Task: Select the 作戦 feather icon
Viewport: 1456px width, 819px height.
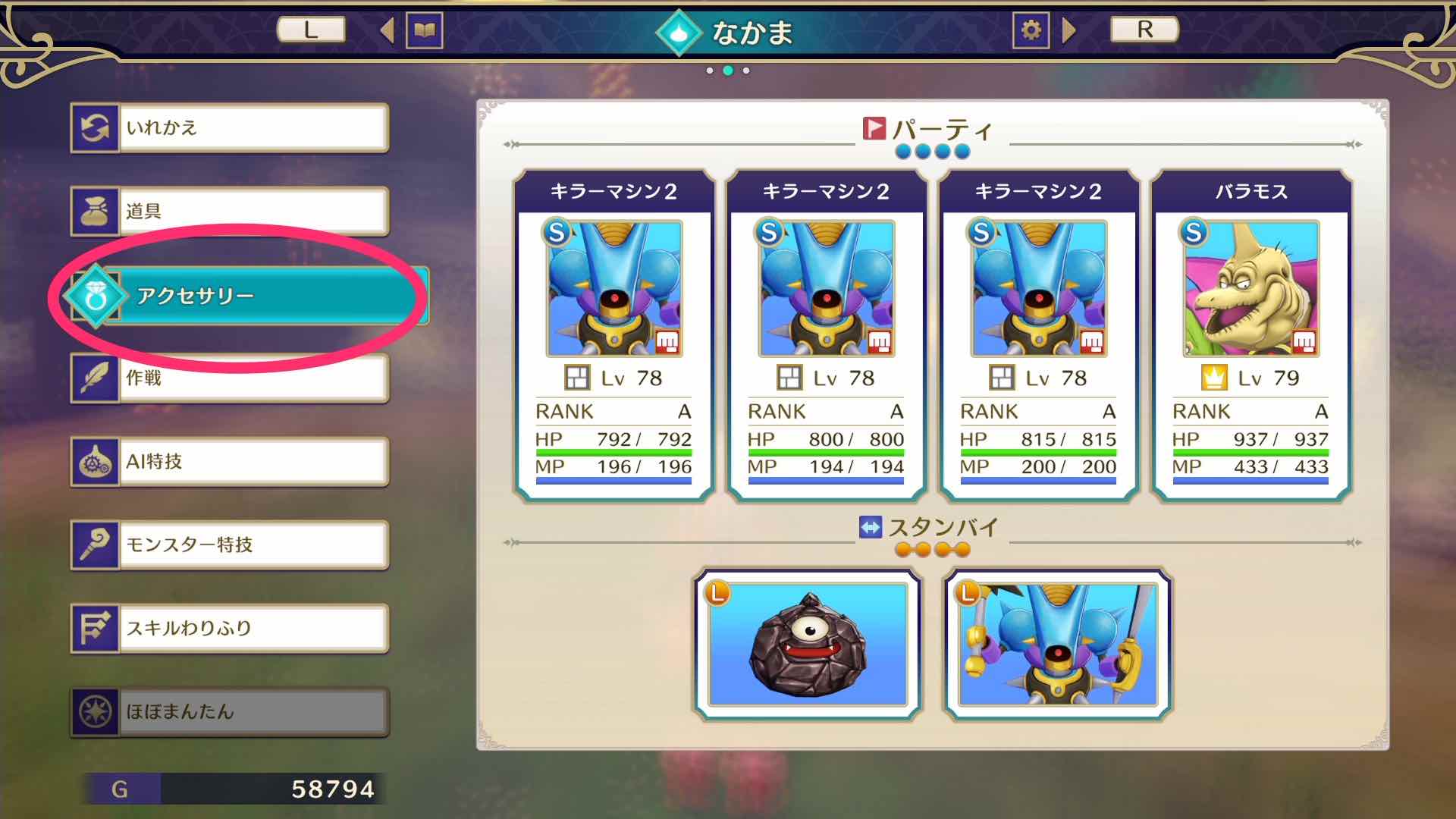Action: (96, 377)
